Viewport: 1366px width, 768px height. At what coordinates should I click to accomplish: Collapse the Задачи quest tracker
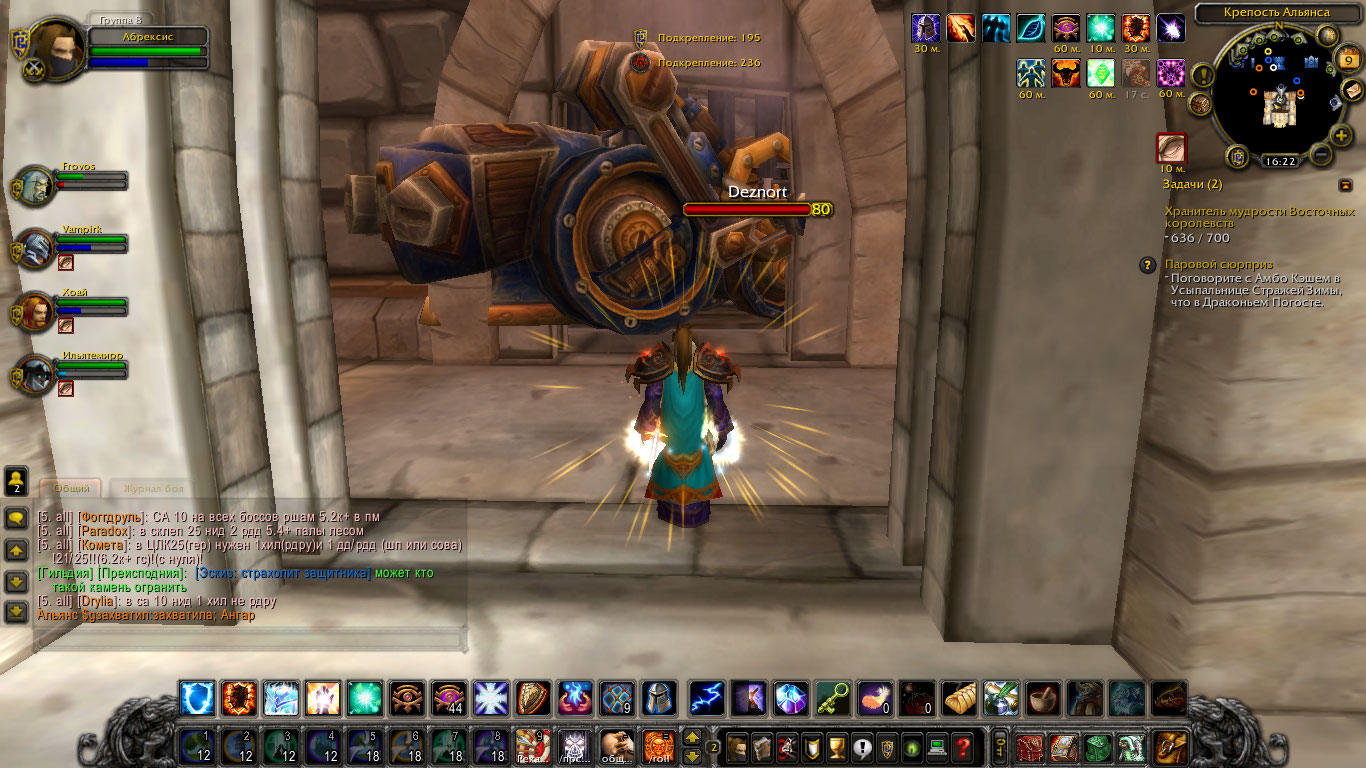point(1345,185)
